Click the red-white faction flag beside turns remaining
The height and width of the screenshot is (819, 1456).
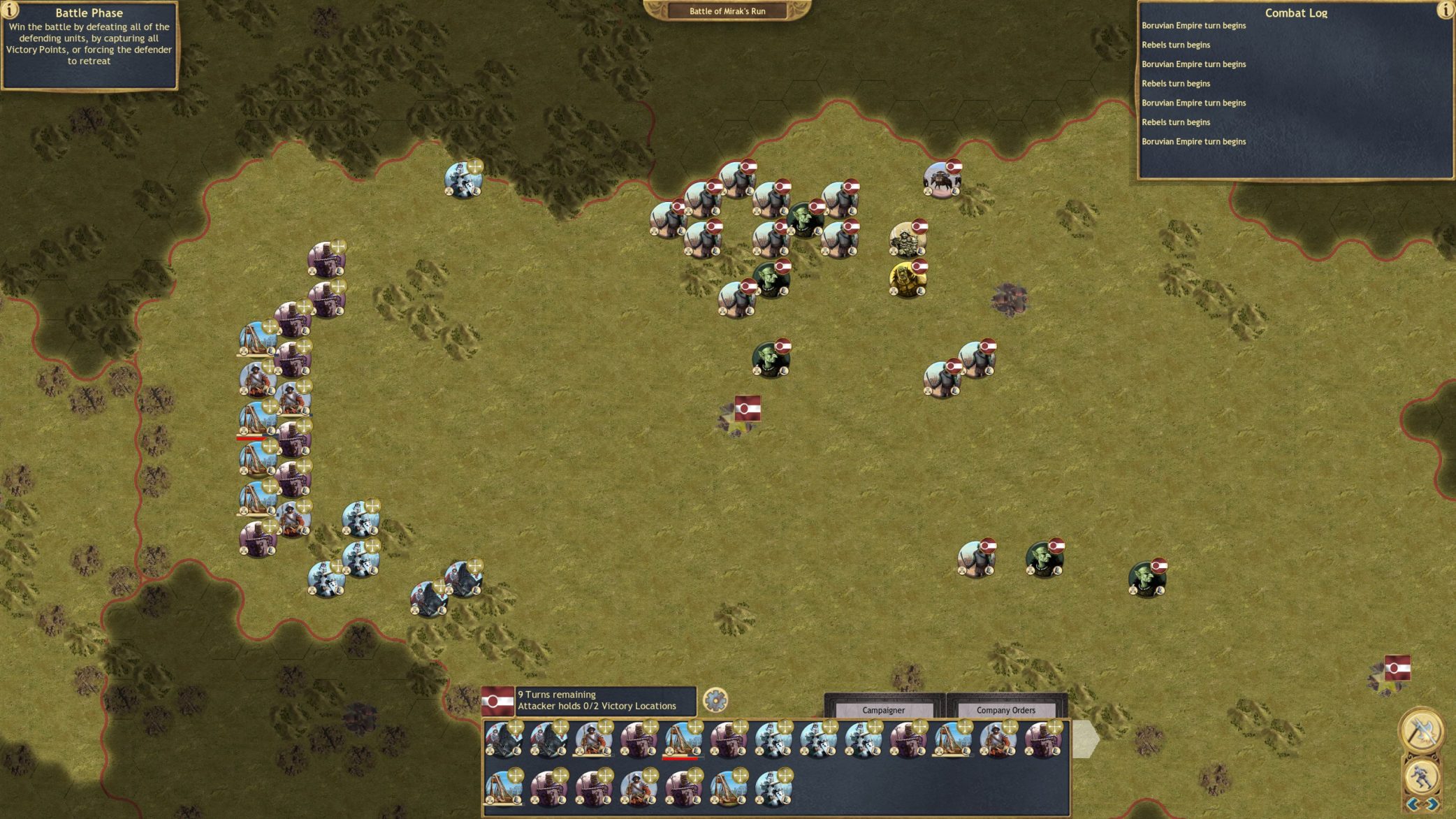click(497, 701)
